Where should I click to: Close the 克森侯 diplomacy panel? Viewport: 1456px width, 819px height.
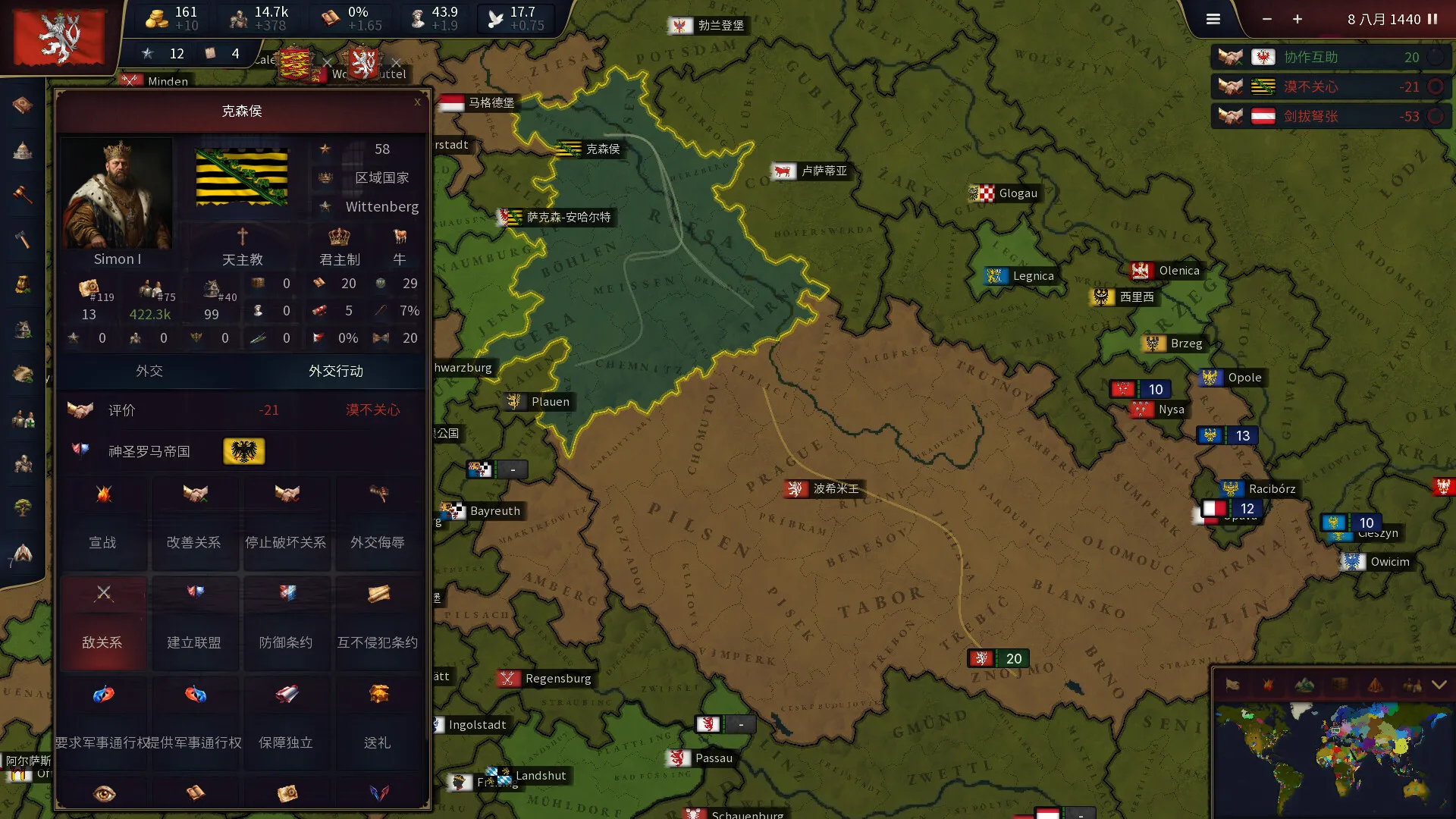tap(417, 102)
